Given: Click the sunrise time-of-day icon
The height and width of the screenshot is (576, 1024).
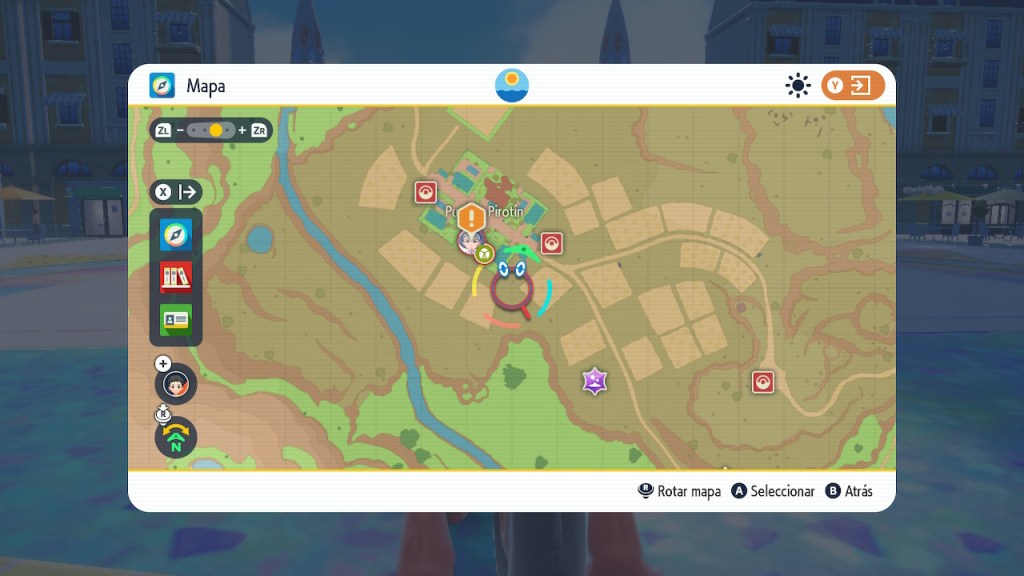Looking at the screenshot, I should point(512,85).
